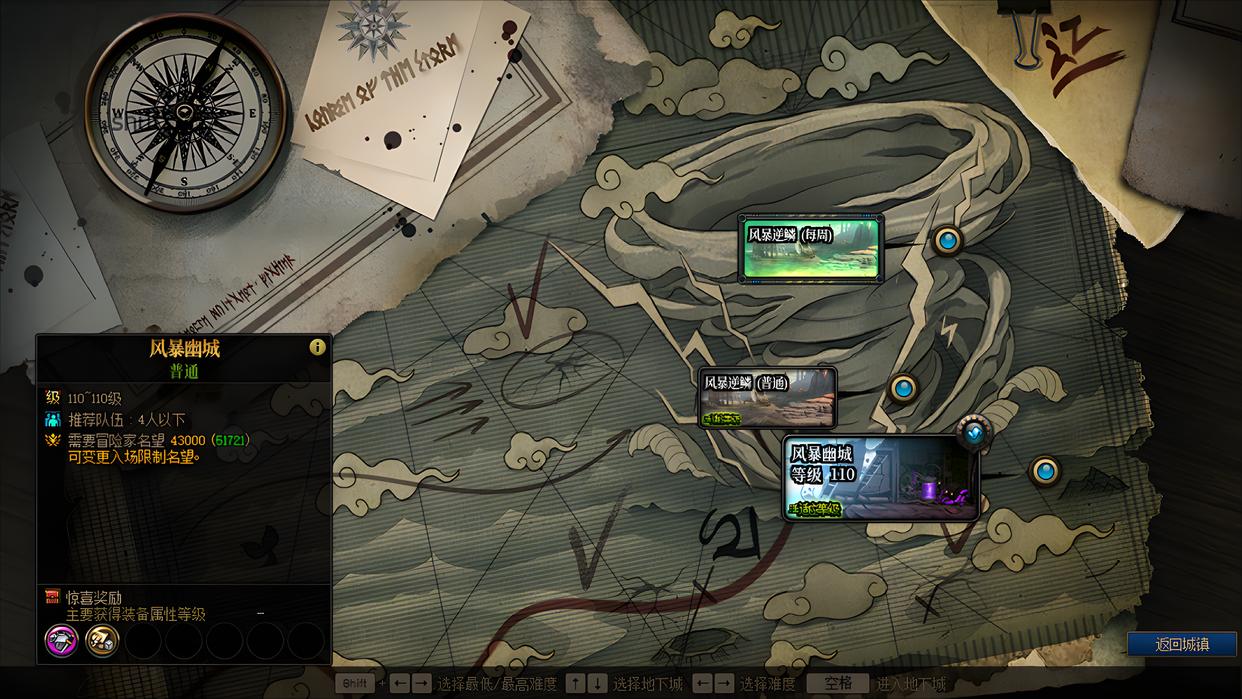Click the checkmarked gear marker on 风暴幽城 card

point(974,431)
